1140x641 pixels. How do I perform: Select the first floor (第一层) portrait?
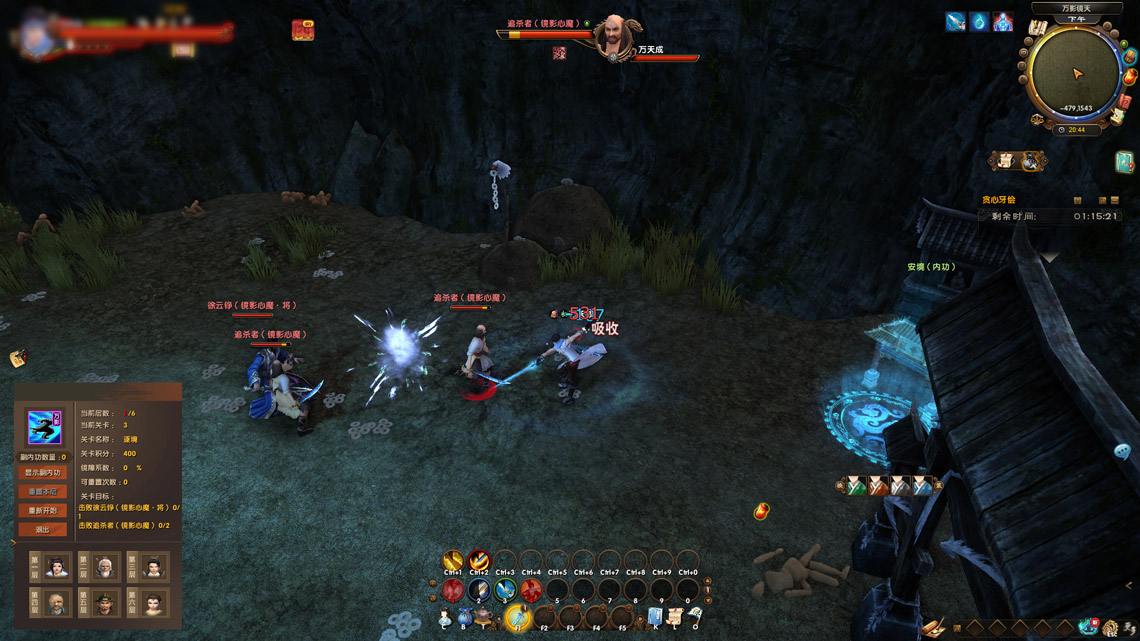point(57,568)
